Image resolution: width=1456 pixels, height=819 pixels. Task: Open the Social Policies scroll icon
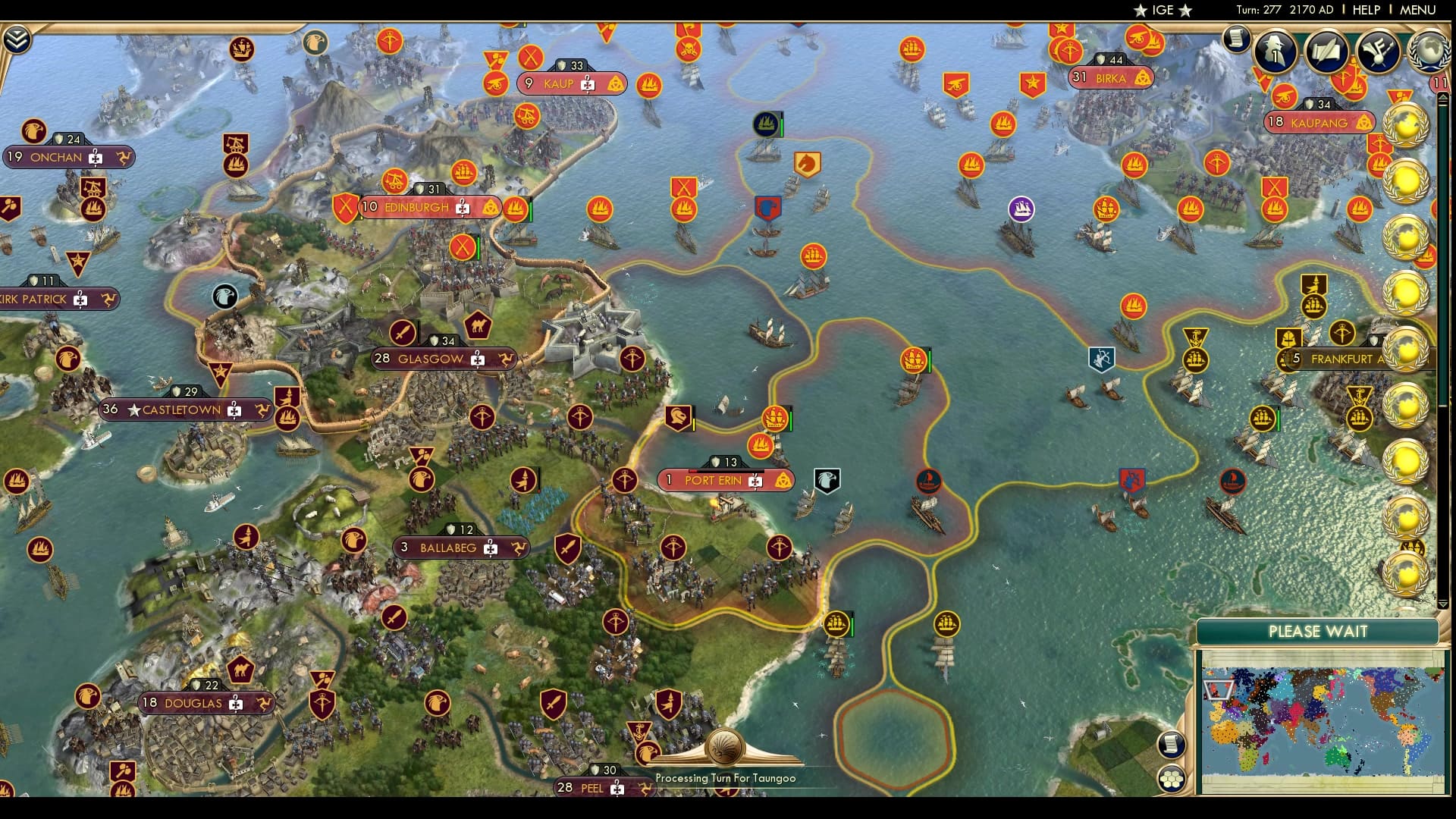tap(1326, 50)
